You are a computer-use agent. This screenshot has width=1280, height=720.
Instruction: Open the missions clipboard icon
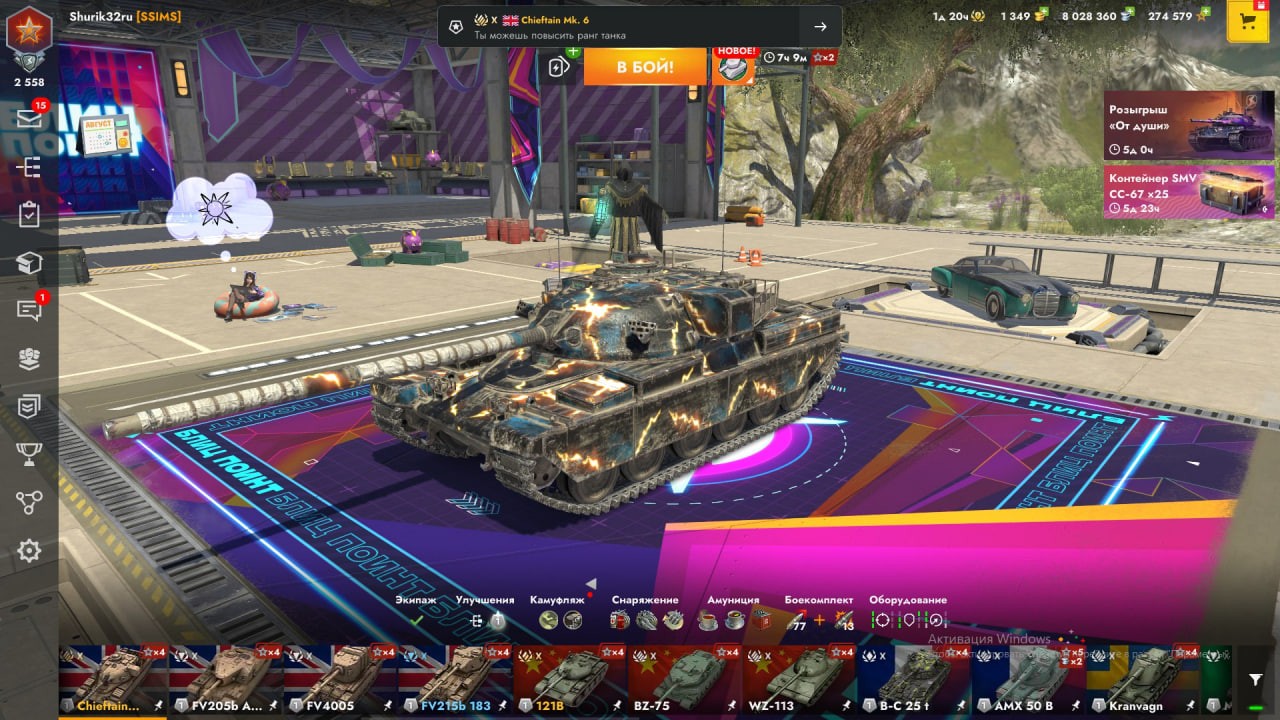(x=29, y=214)
